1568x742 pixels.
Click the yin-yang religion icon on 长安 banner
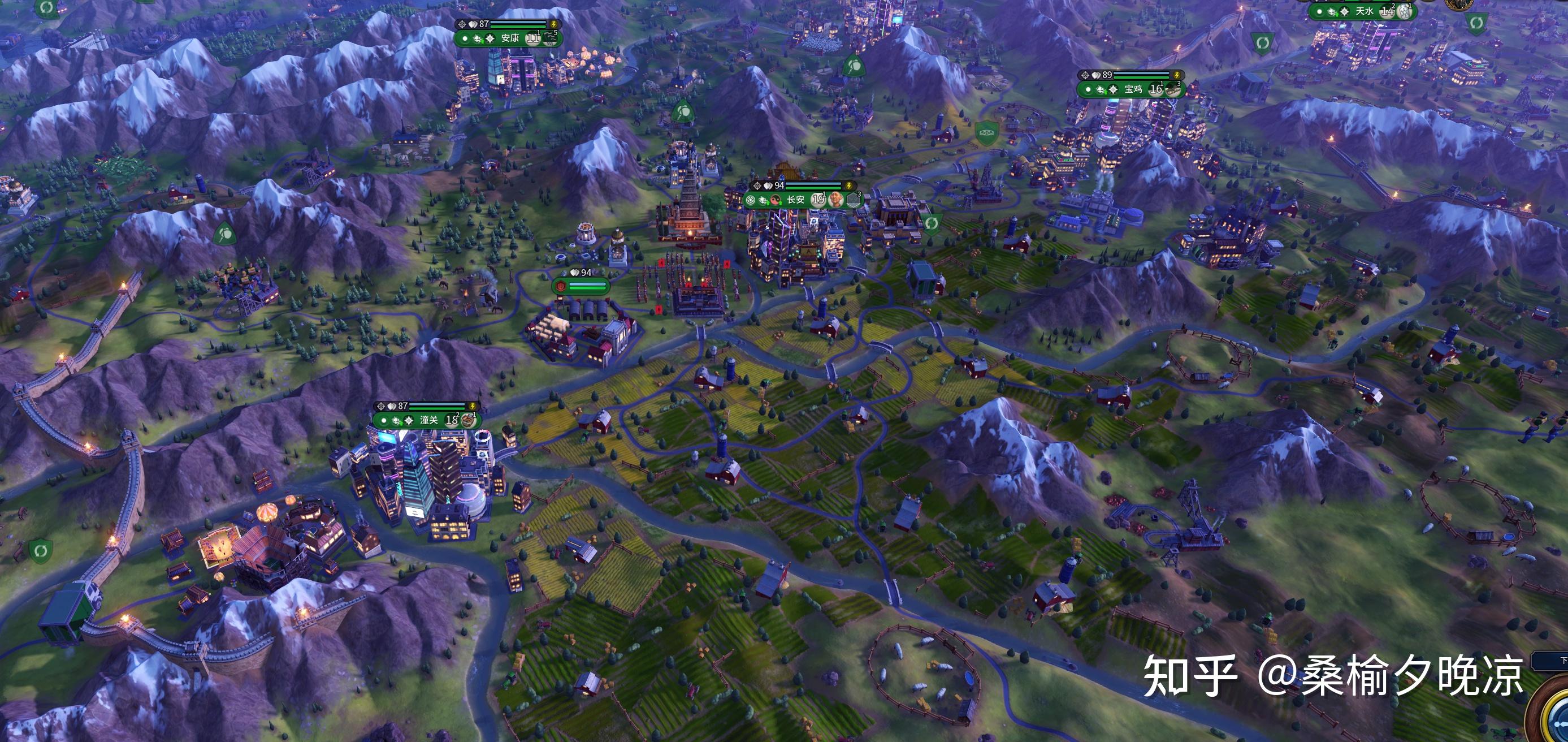775,200
